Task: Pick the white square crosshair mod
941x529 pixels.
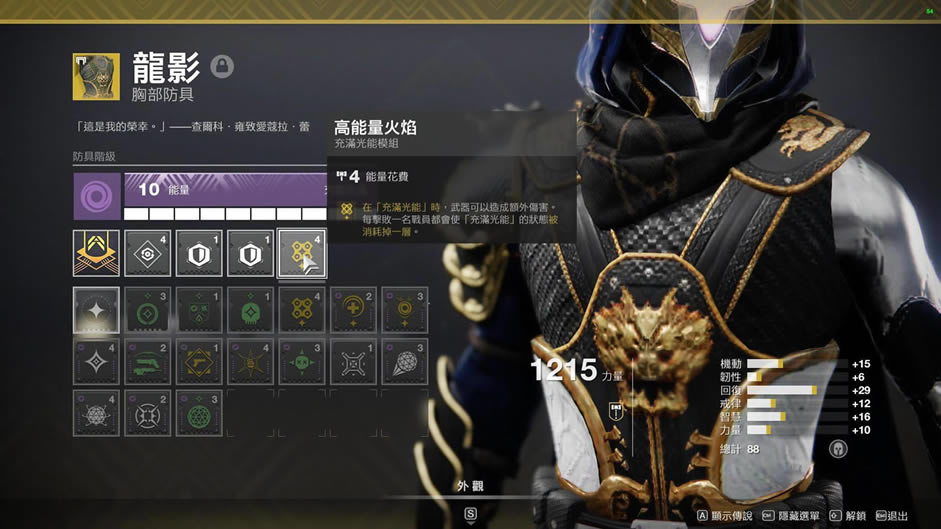Action: coord(352,362)
